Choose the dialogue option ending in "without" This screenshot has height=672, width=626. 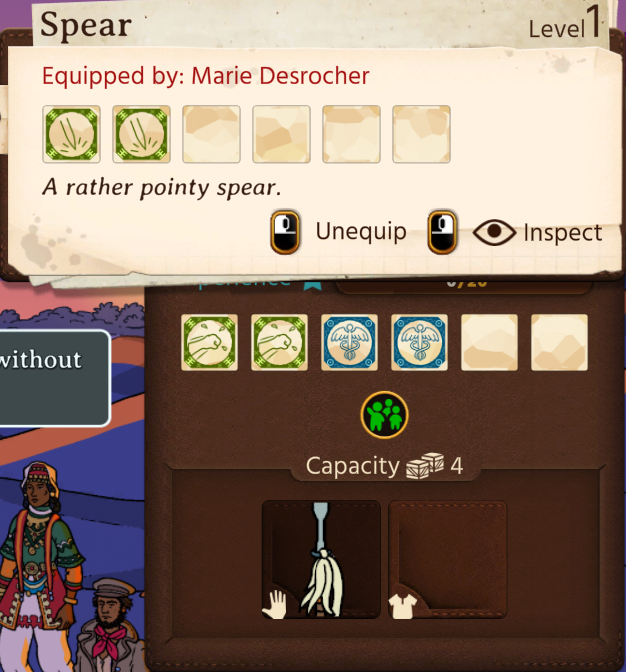(50, 378)
